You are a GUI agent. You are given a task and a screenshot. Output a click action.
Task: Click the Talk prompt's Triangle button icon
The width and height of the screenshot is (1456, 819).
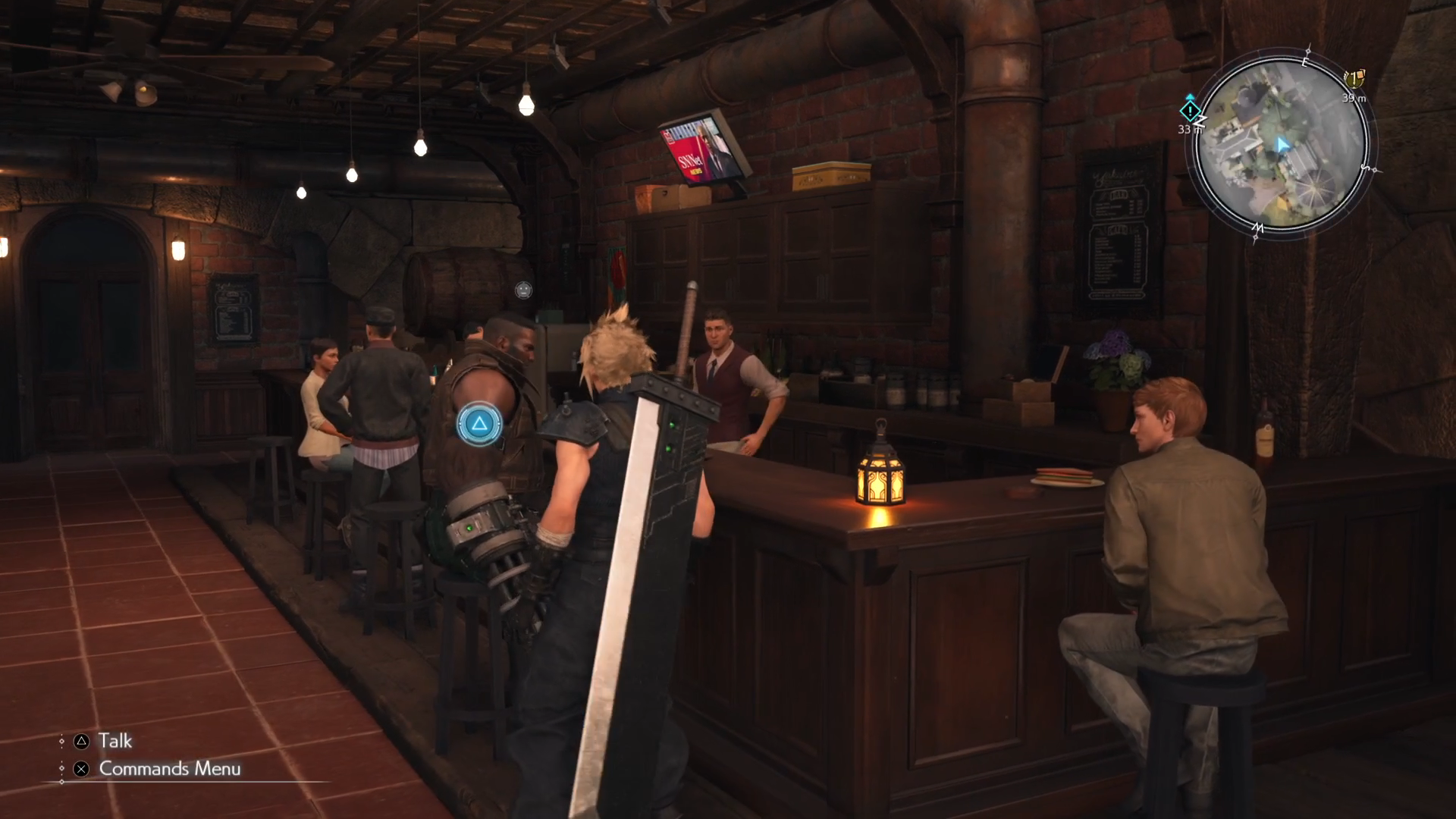(x=81, y=741)
